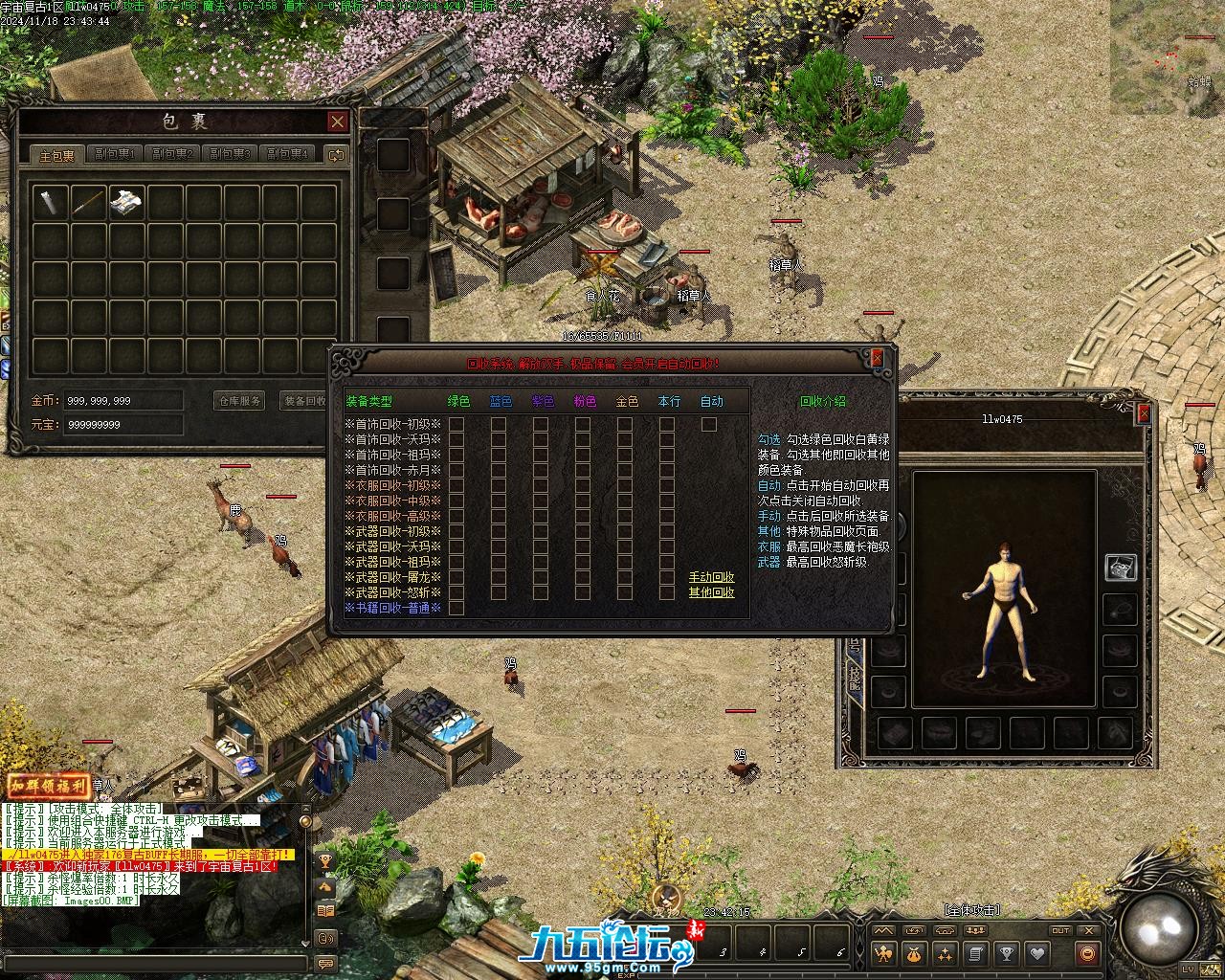The height and width of the screenshot is (980, 1225).
Task: Switch to the 副包裹1 bag tab
Action: tap(115, 154)
